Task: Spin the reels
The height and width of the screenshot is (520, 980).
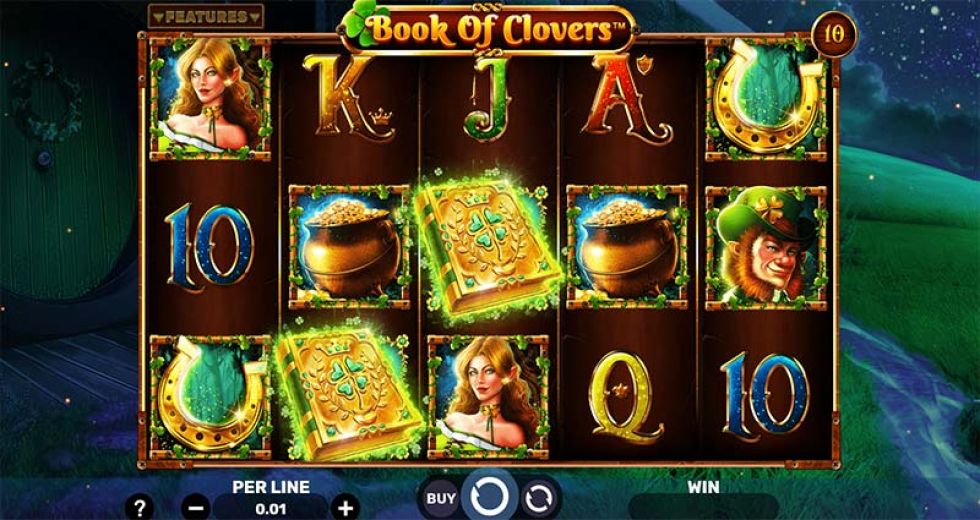Action: click(x=490, y=497)
